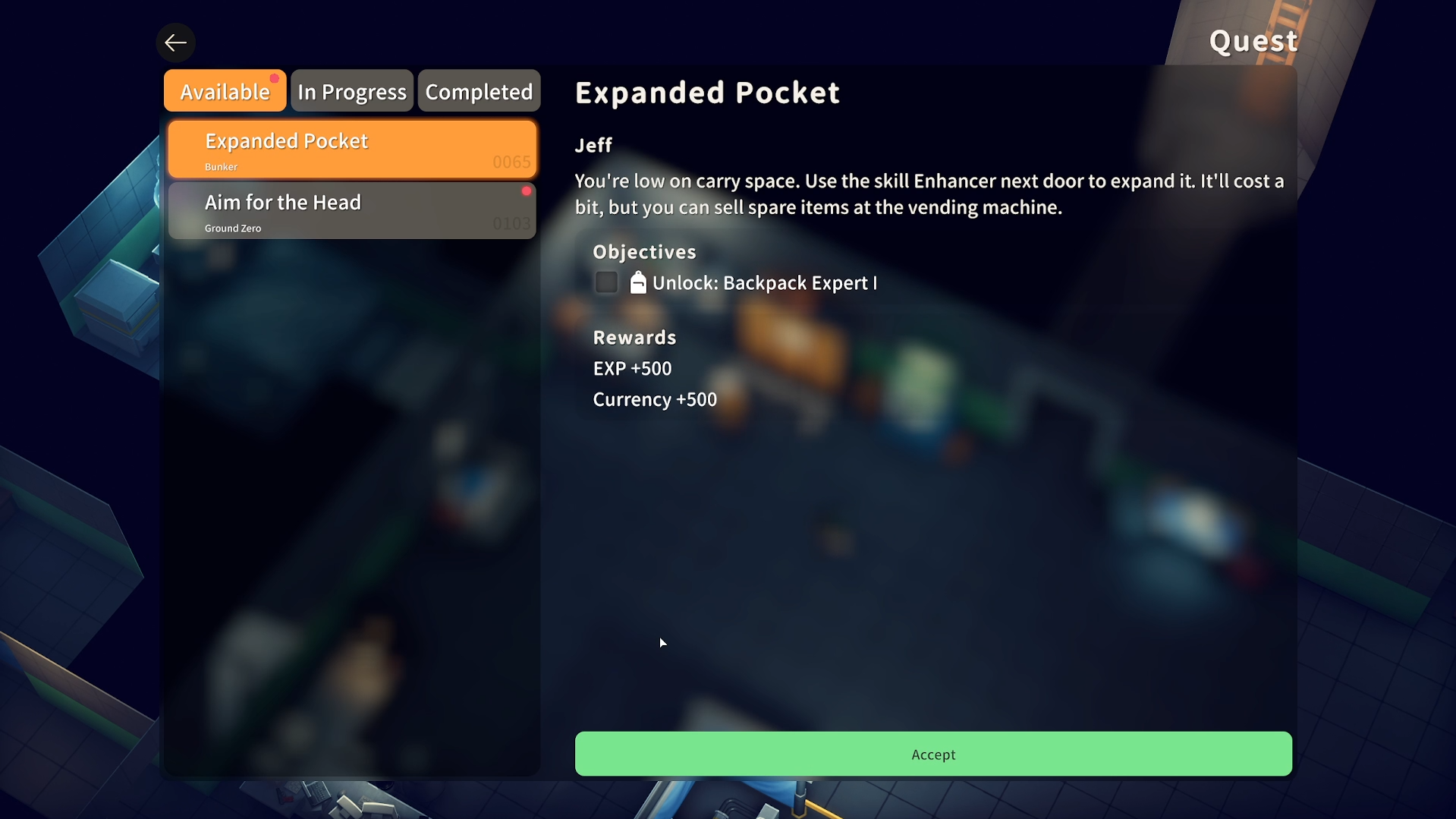Click the Bunker location label
This screenshot has height=819, width=1456.
coord(221,167)
